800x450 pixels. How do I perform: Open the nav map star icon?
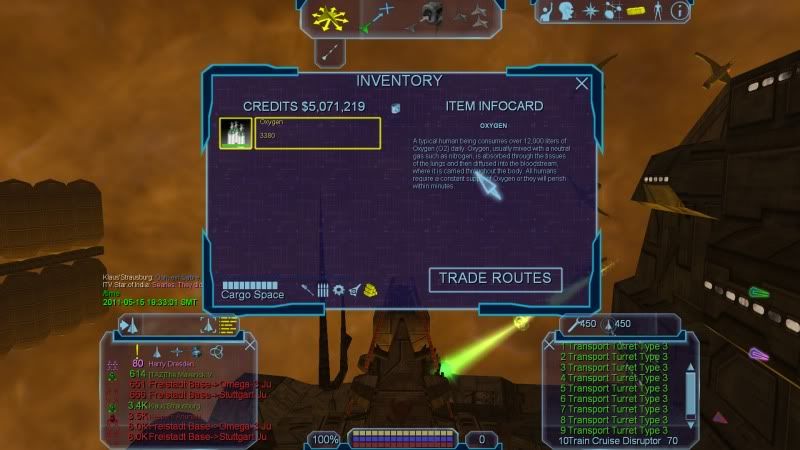tap(591, 12)
